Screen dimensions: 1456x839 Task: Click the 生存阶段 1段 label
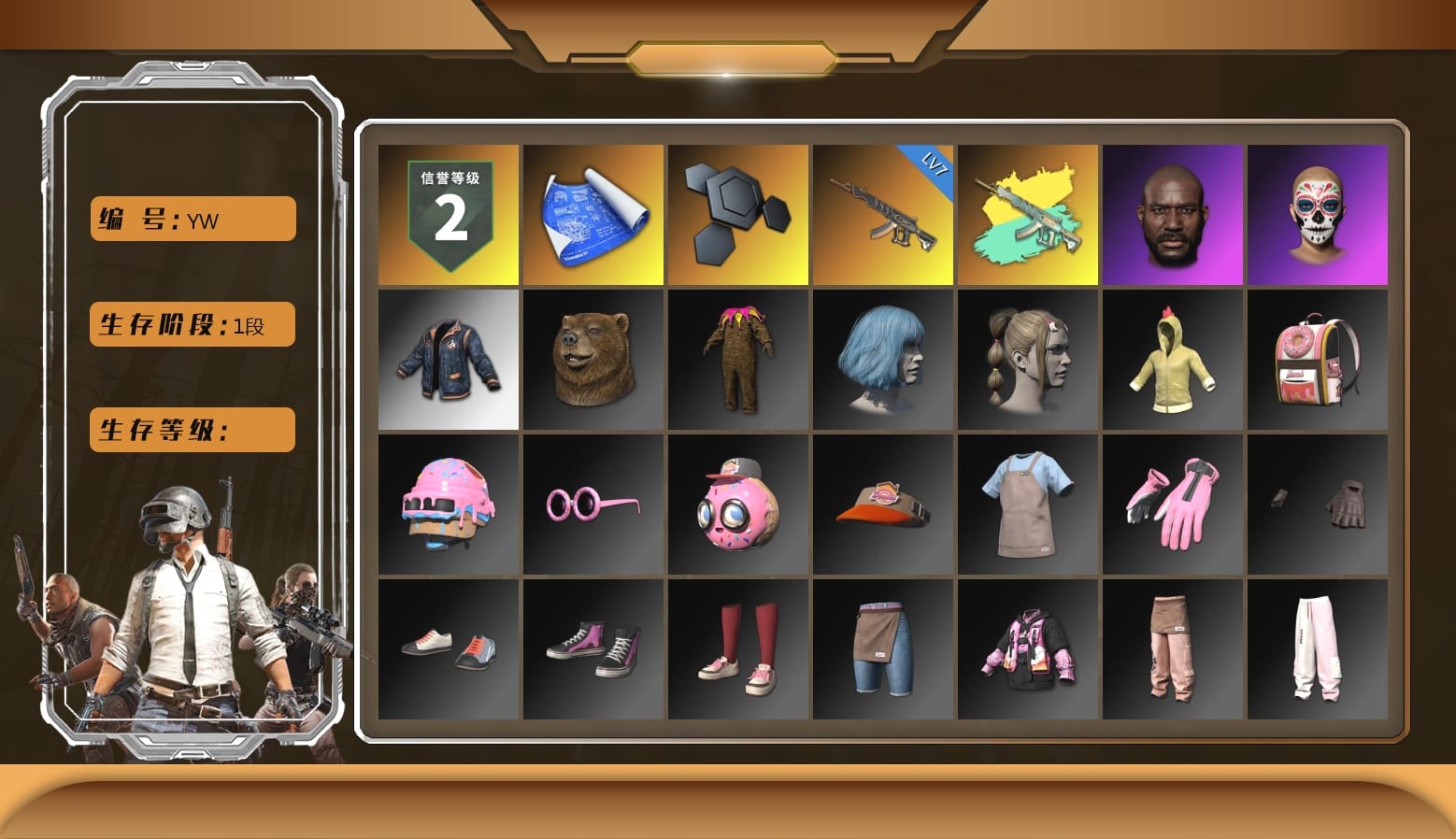click(x=191, y=324)
